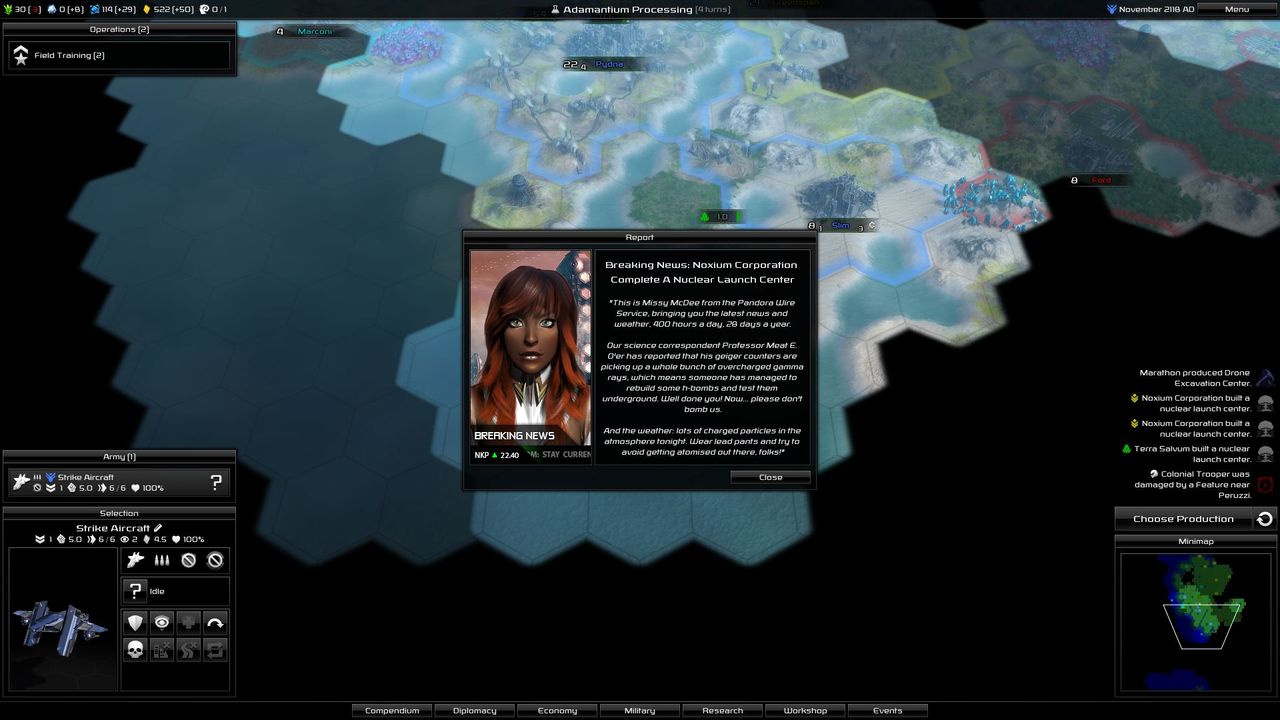Click the Strike Aircraft model preview
The image size is (1280, 720).
(x=62, y=625)
